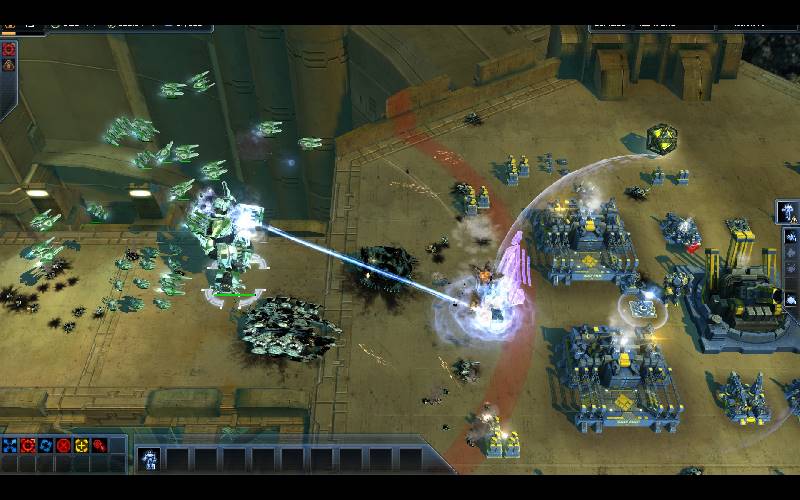
Task: Click the blue unit icon atop the right-side list
Action: (791, 238)
